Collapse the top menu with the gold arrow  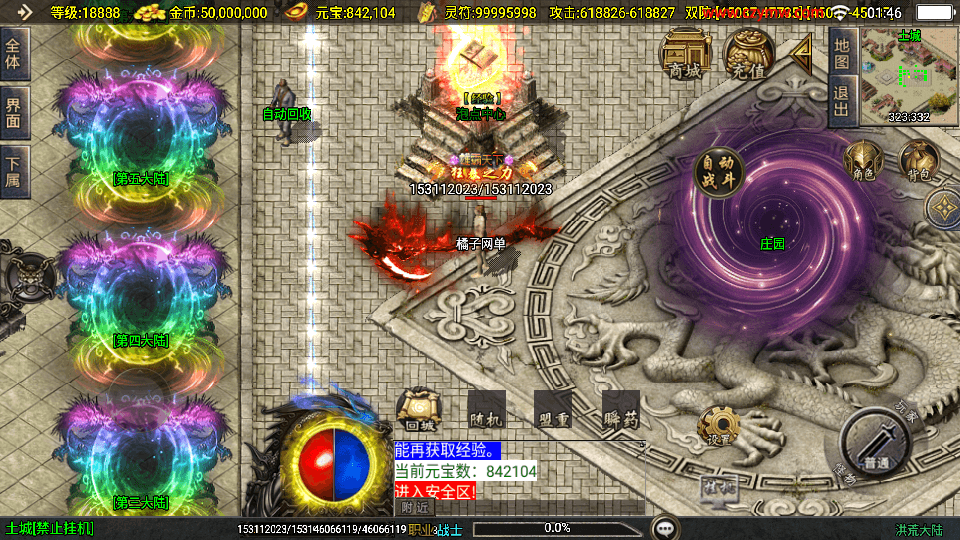[x=801, y=53]
